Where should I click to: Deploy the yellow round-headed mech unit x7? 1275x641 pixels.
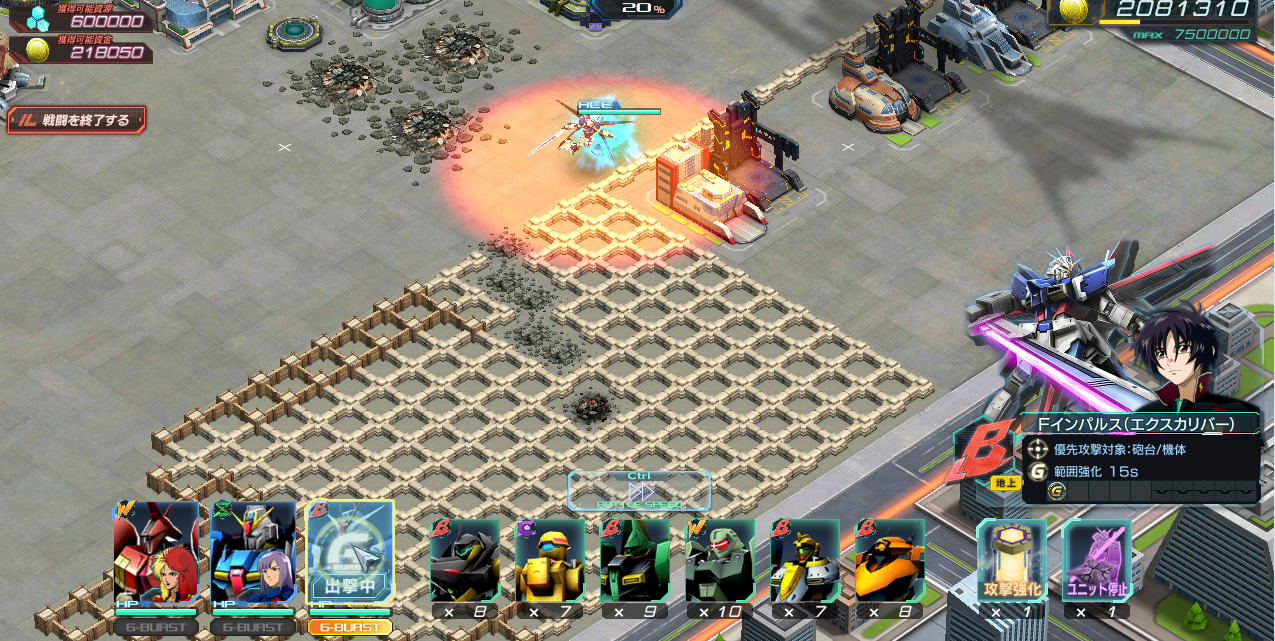[550, 562]
